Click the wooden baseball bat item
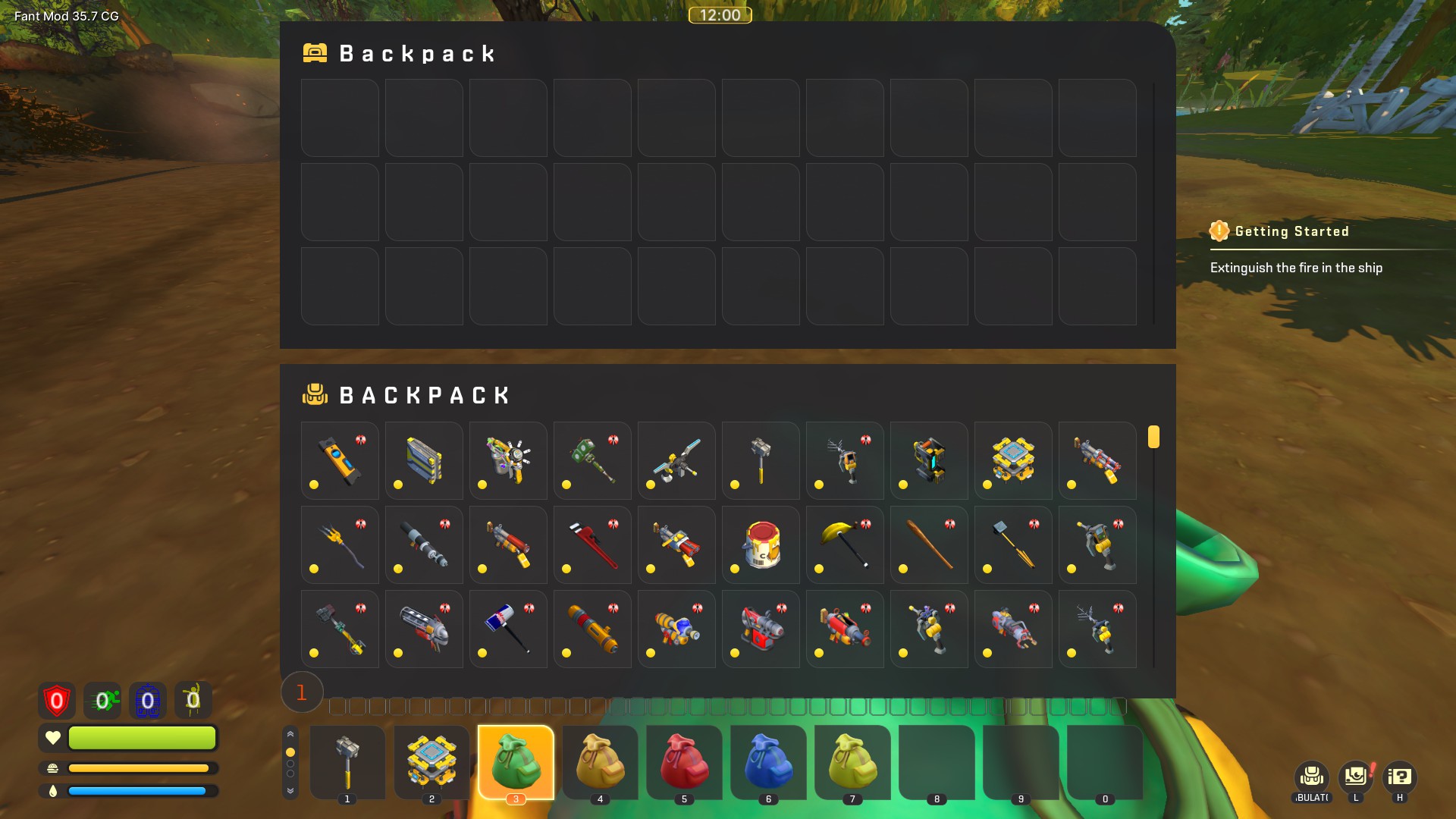This screenshot has height=819, width=1456. (929, 544)
